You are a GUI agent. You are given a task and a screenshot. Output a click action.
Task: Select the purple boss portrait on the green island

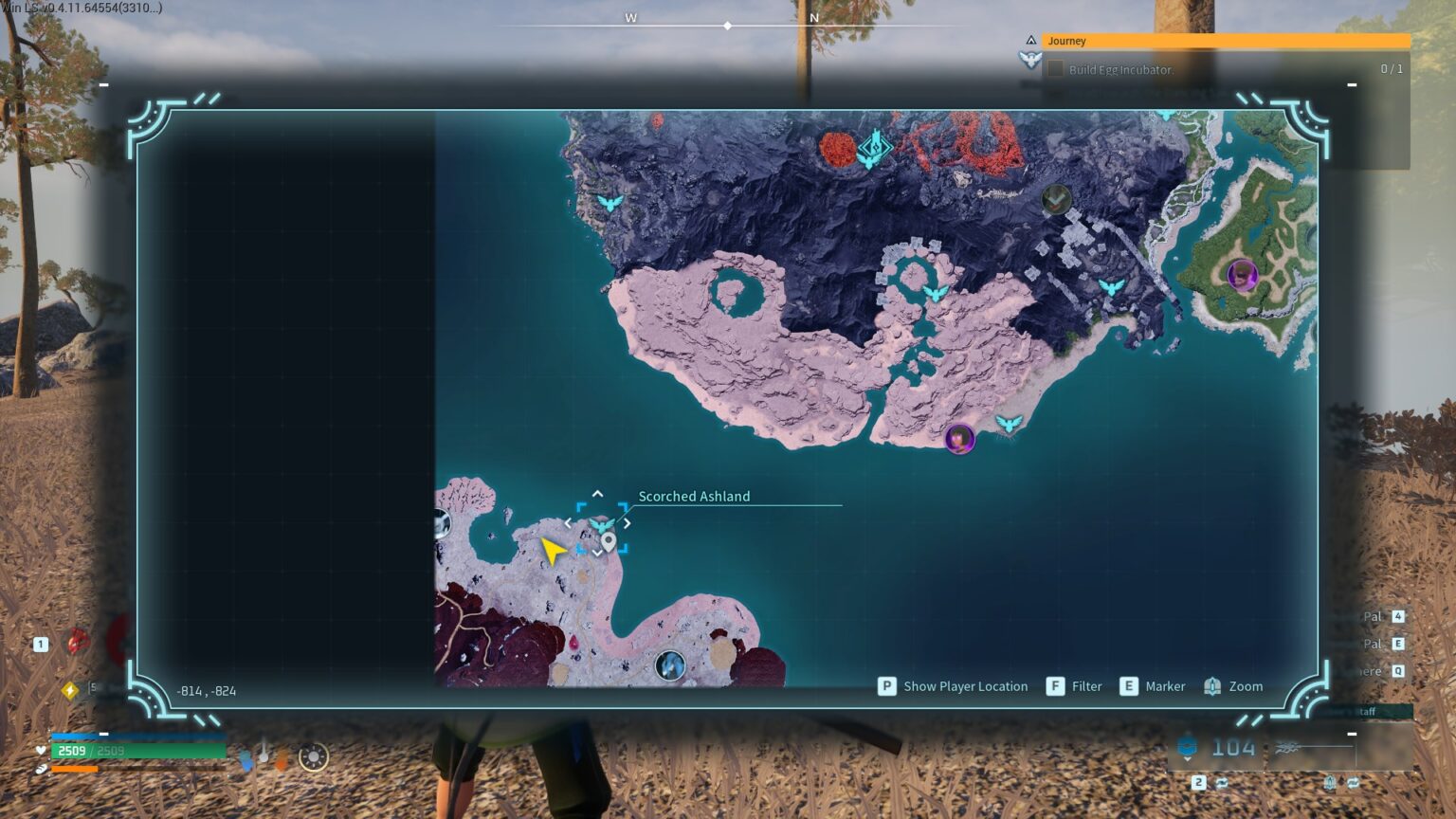(x=1242, y=276)
